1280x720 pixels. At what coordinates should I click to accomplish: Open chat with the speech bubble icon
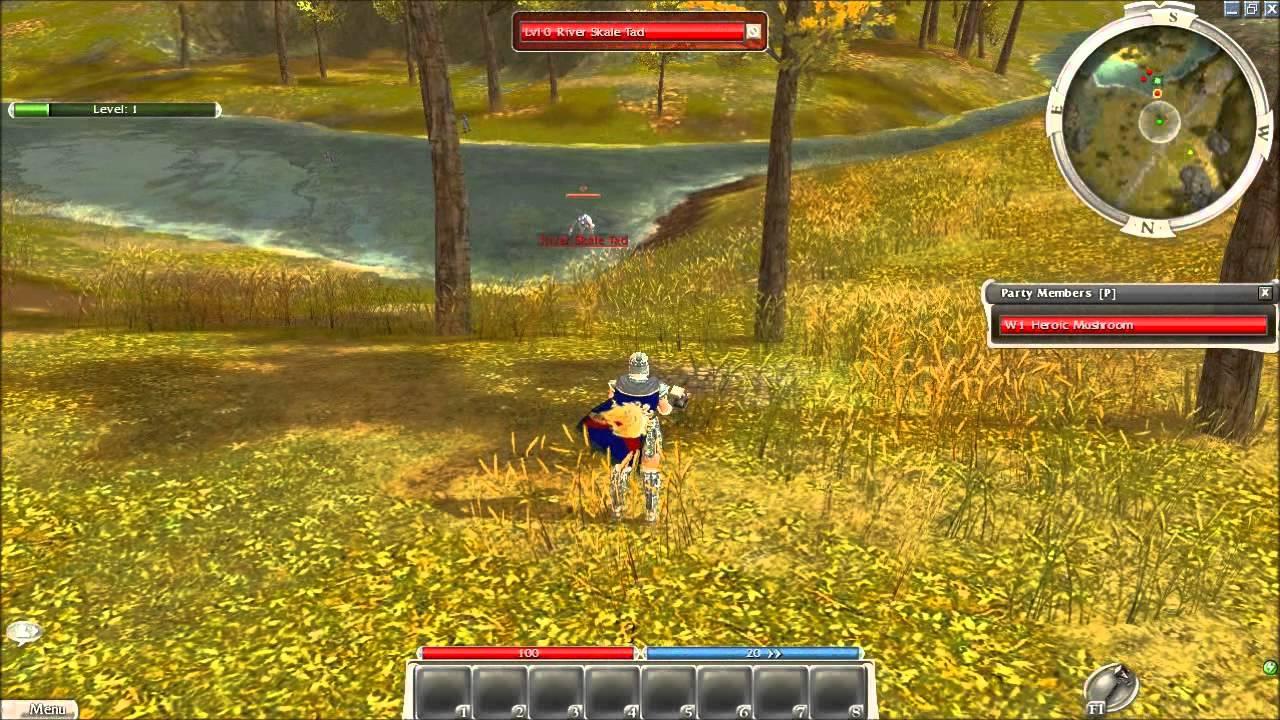point(23,631)
